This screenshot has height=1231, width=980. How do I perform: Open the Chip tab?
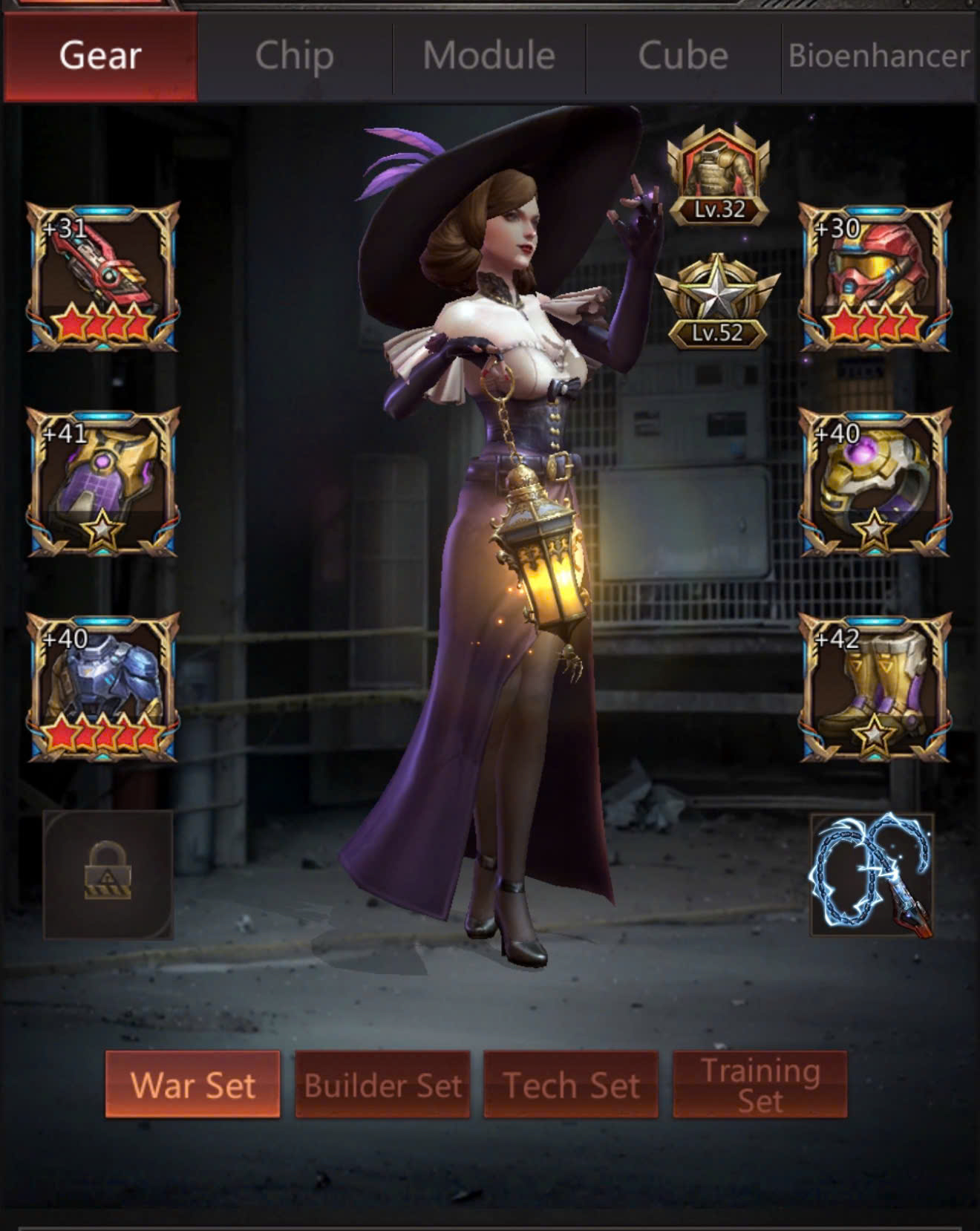tap(294, 56)
